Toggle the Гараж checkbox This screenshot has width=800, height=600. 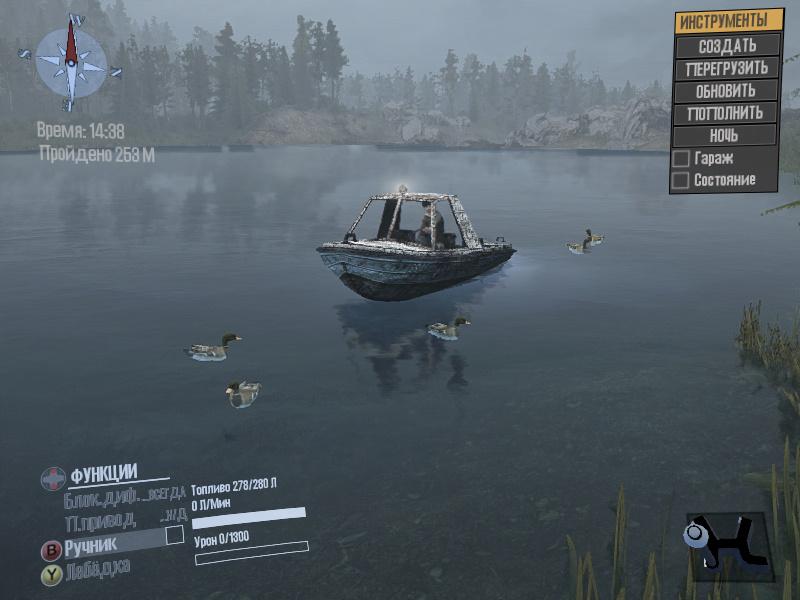pyautogui.click(x=681, y=158)
